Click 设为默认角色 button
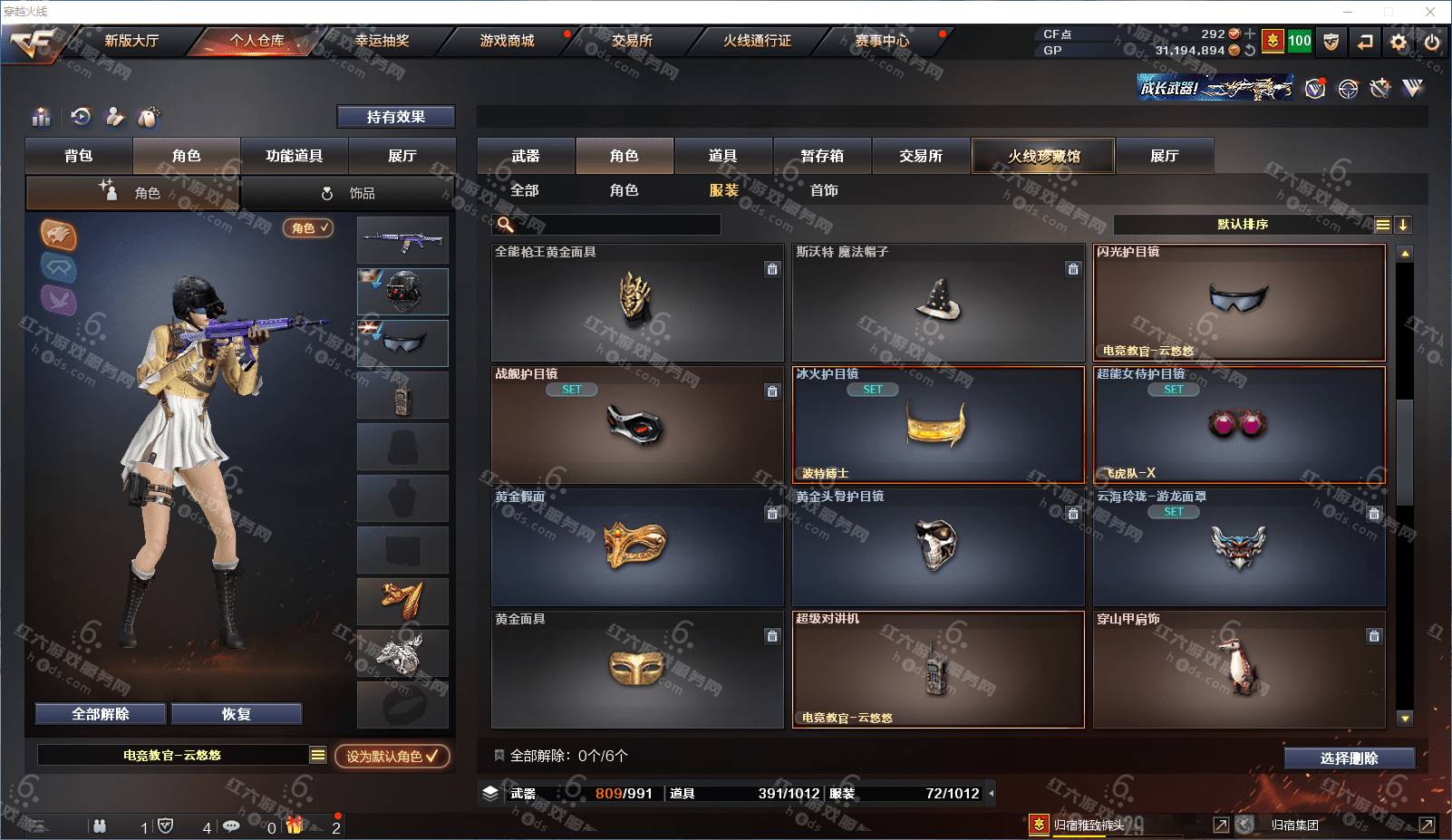This screenshot has height=840, width=1452. (392, 756)
